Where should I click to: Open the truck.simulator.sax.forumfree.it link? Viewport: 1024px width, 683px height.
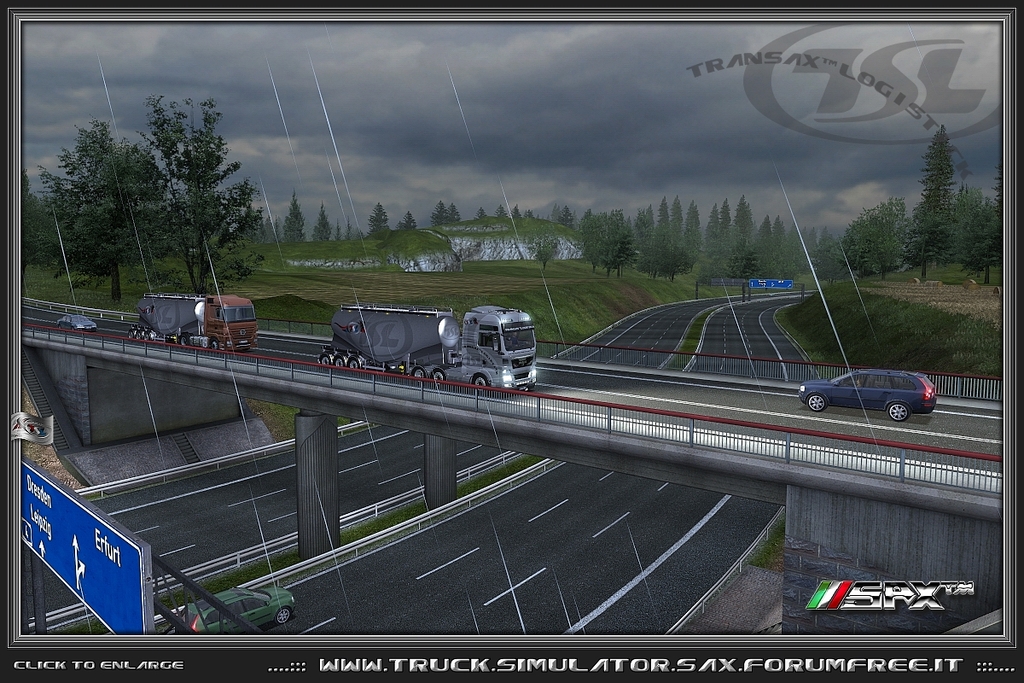point(640,665)
